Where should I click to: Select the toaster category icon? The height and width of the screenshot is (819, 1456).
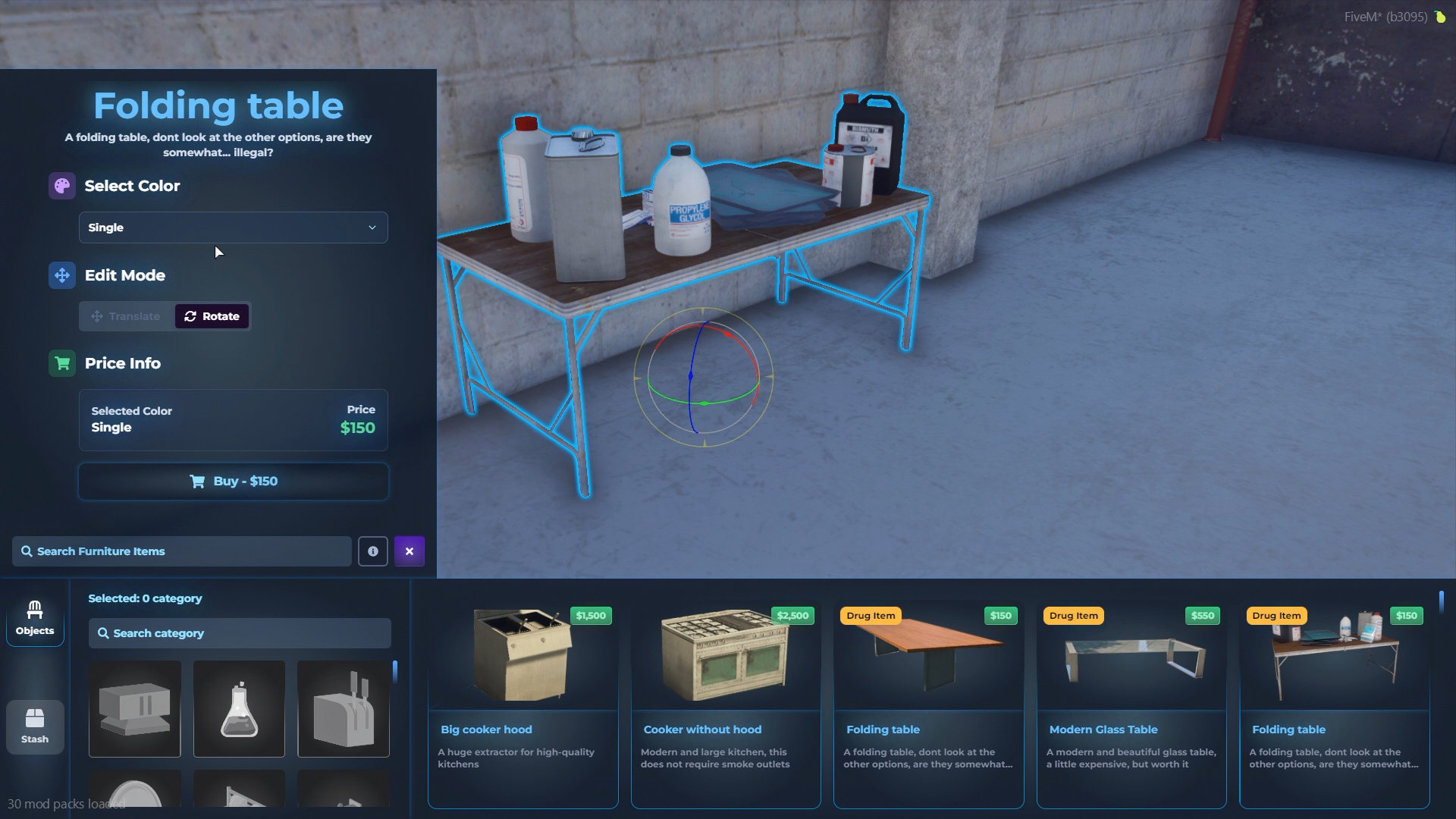point(343,708)
